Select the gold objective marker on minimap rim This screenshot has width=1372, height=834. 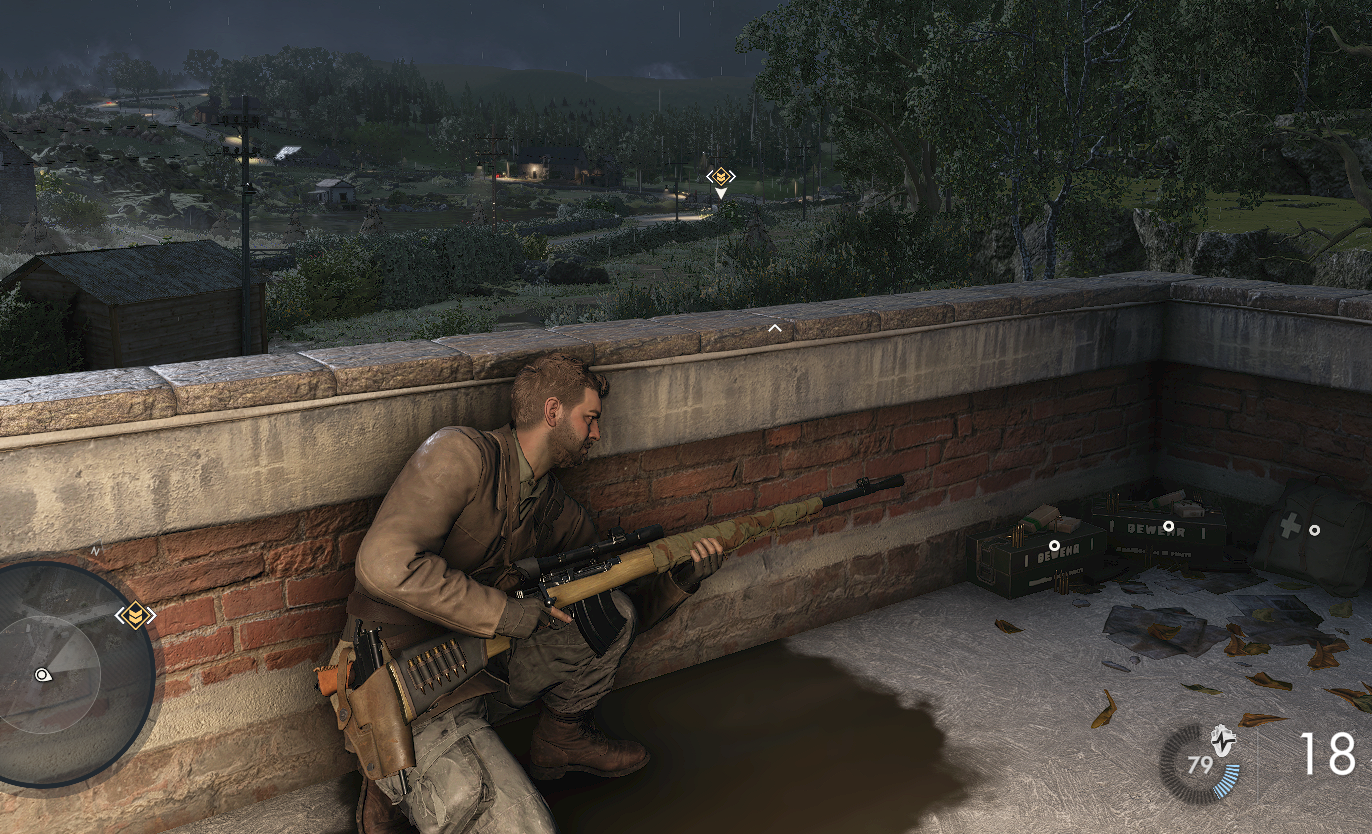pos(135,615)
